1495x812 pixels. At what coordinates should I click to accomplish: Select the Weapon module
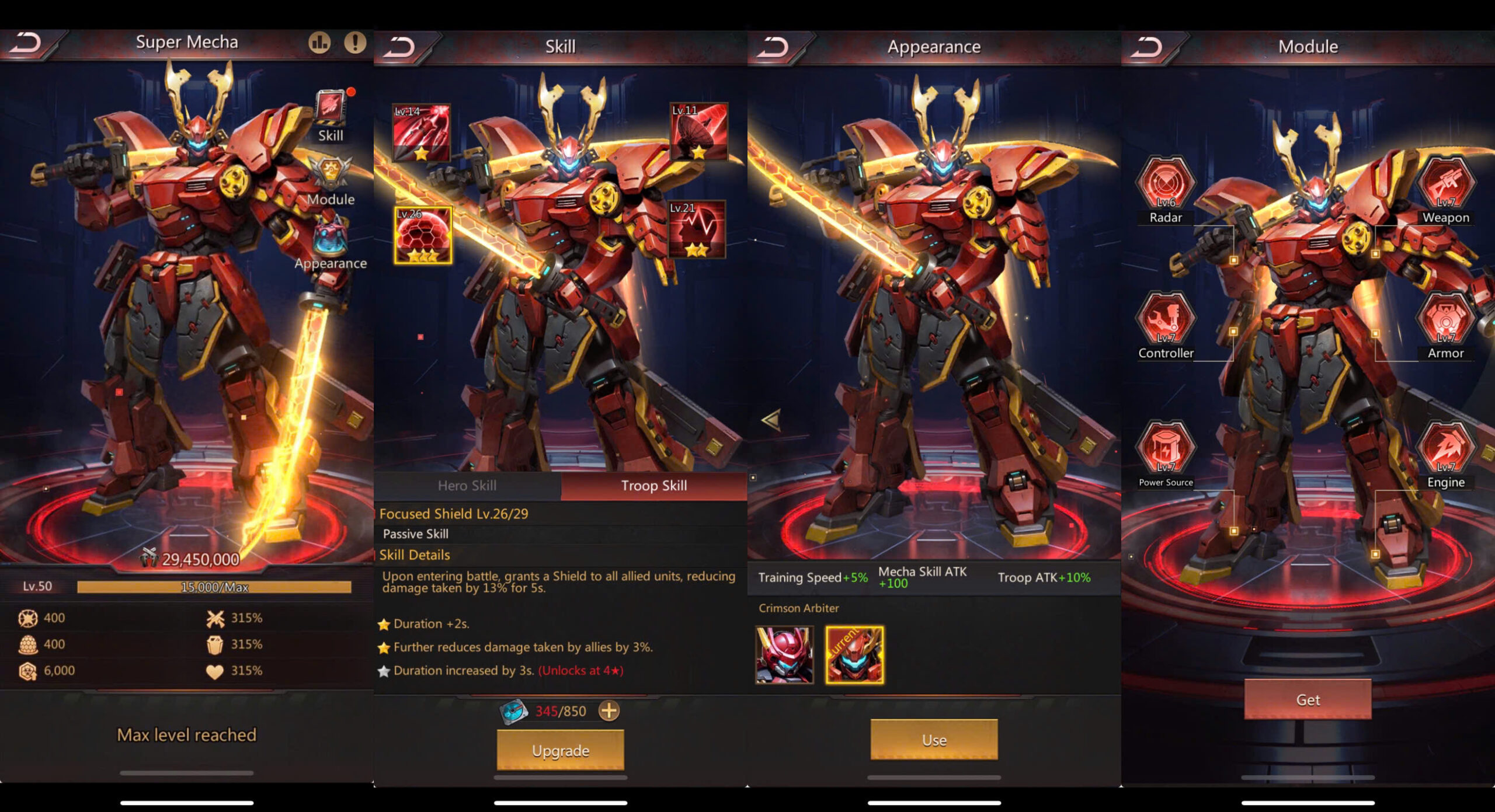[1445, 183]
